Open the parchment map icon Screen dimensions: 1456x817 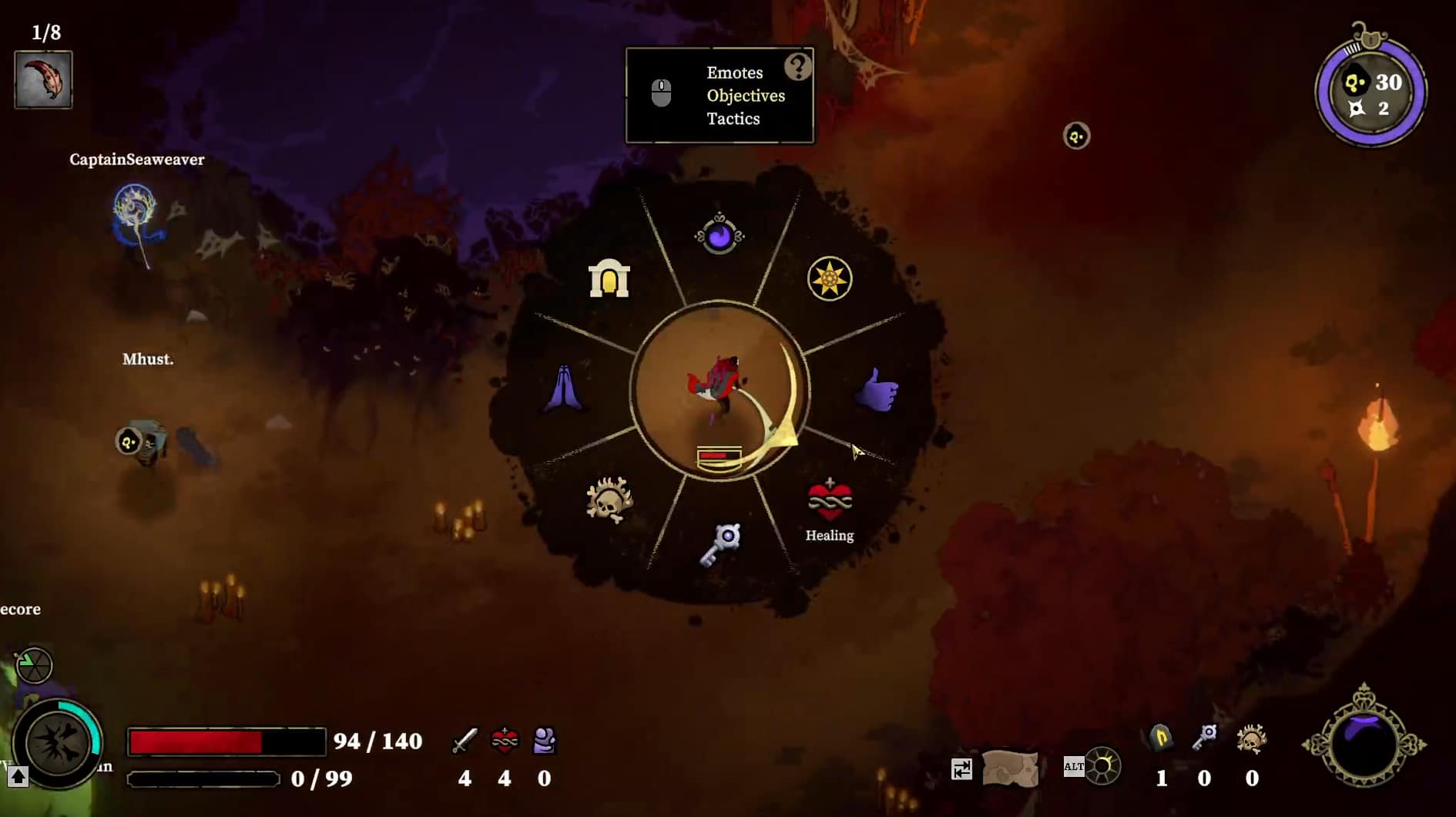[1010, 768]
